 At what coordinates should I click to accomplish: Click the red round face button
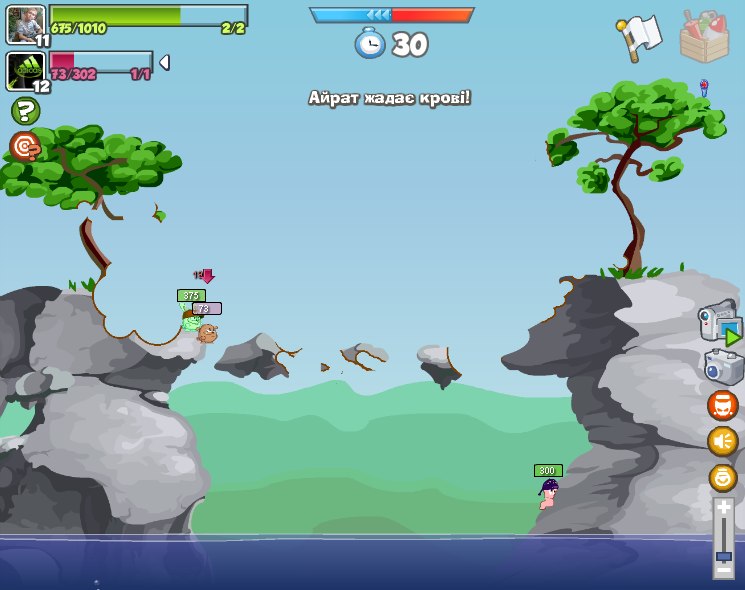pos(722,405)
